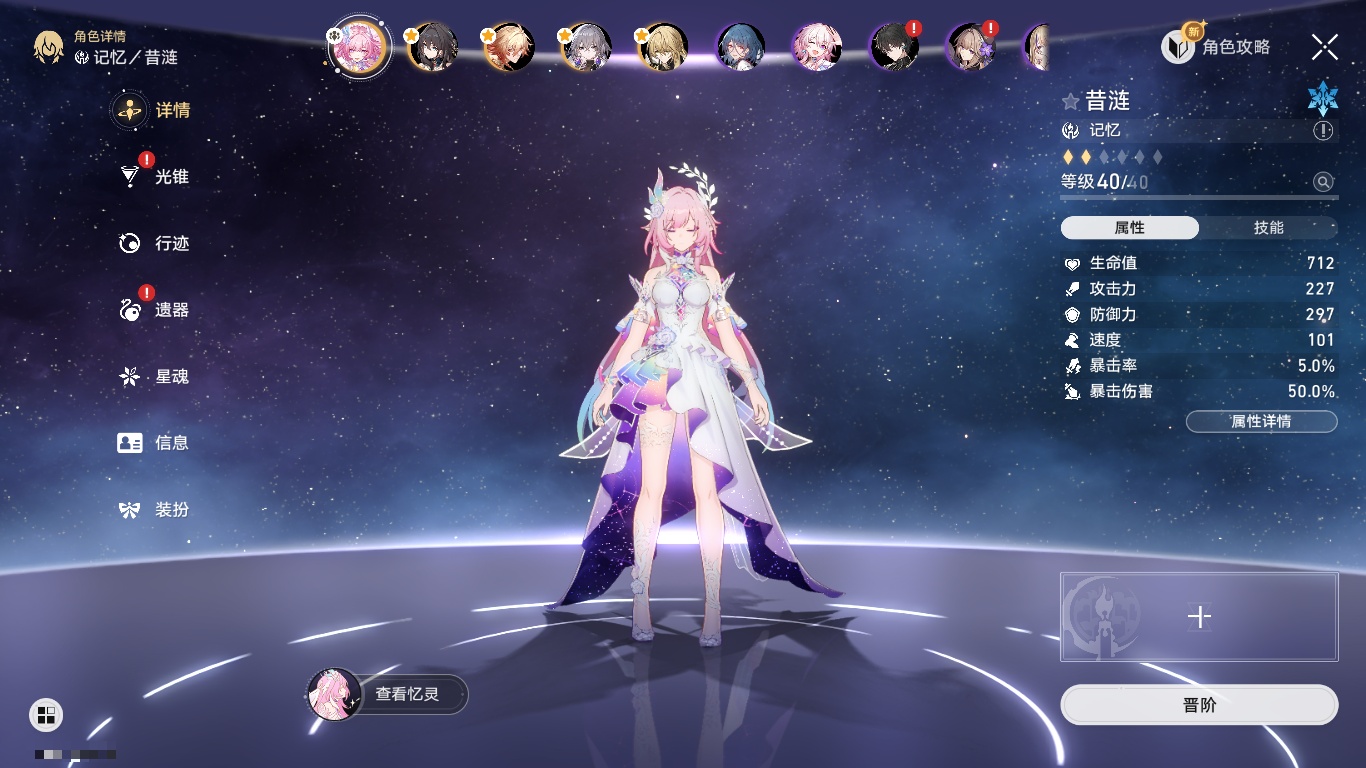The width and height of the screenshot is (1366, 768).
Task: Open the 角色攻略 character guide
Action: (x=1216, y=47)
